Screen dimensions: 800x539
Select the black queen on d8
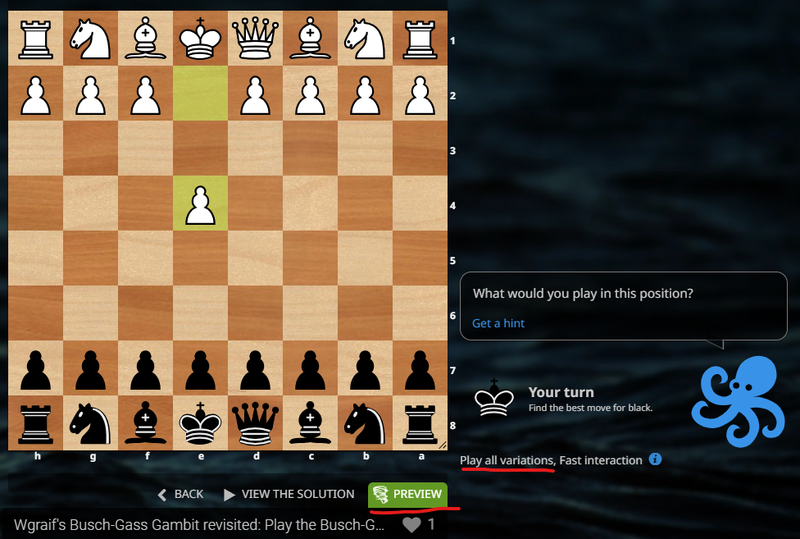pos(256,423)
